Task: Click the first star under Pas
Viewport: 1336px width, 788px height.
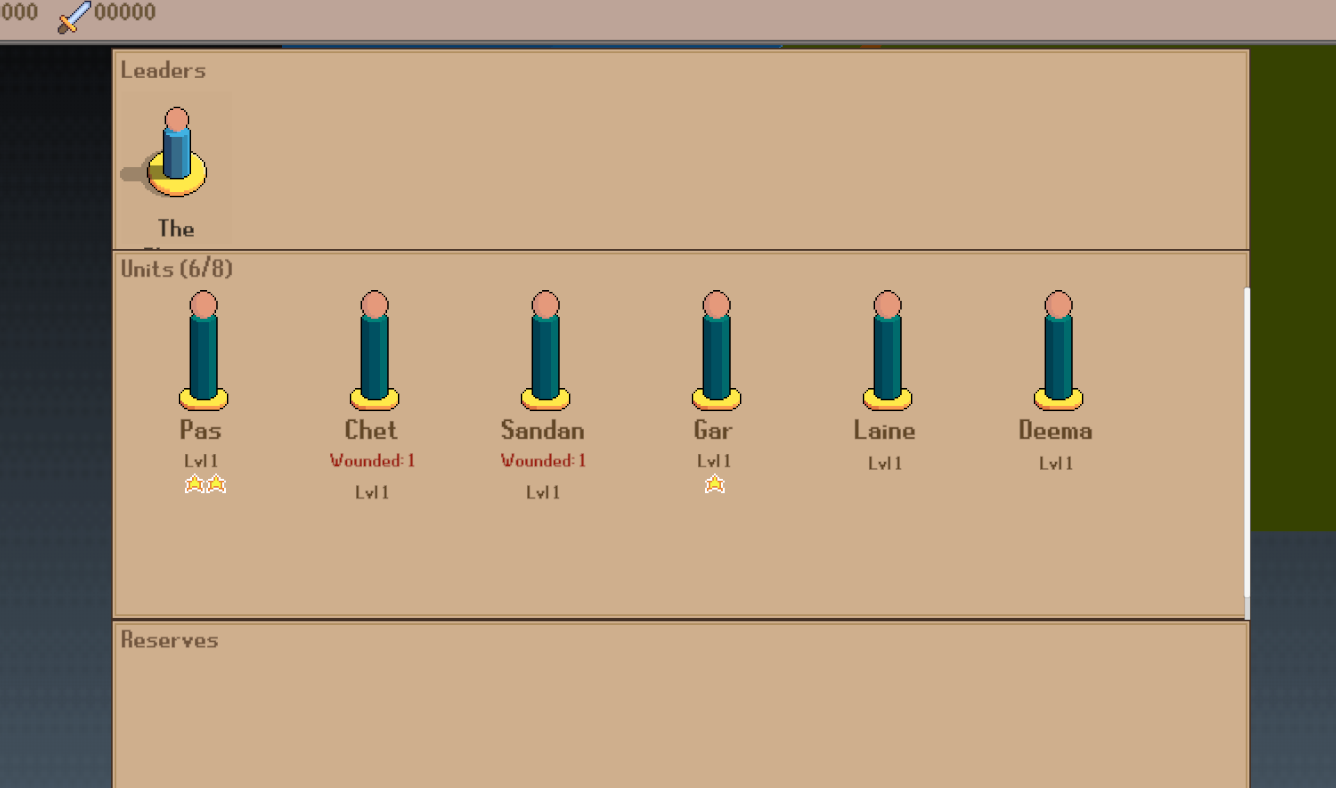Action: pos(195,484)
